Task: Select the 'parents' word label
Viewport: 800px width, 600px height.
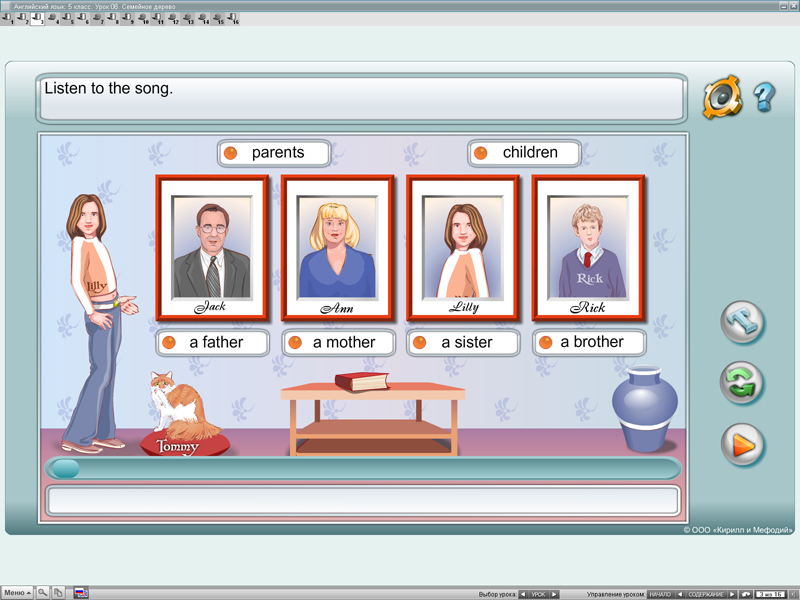Action: [x=275, y=153]
